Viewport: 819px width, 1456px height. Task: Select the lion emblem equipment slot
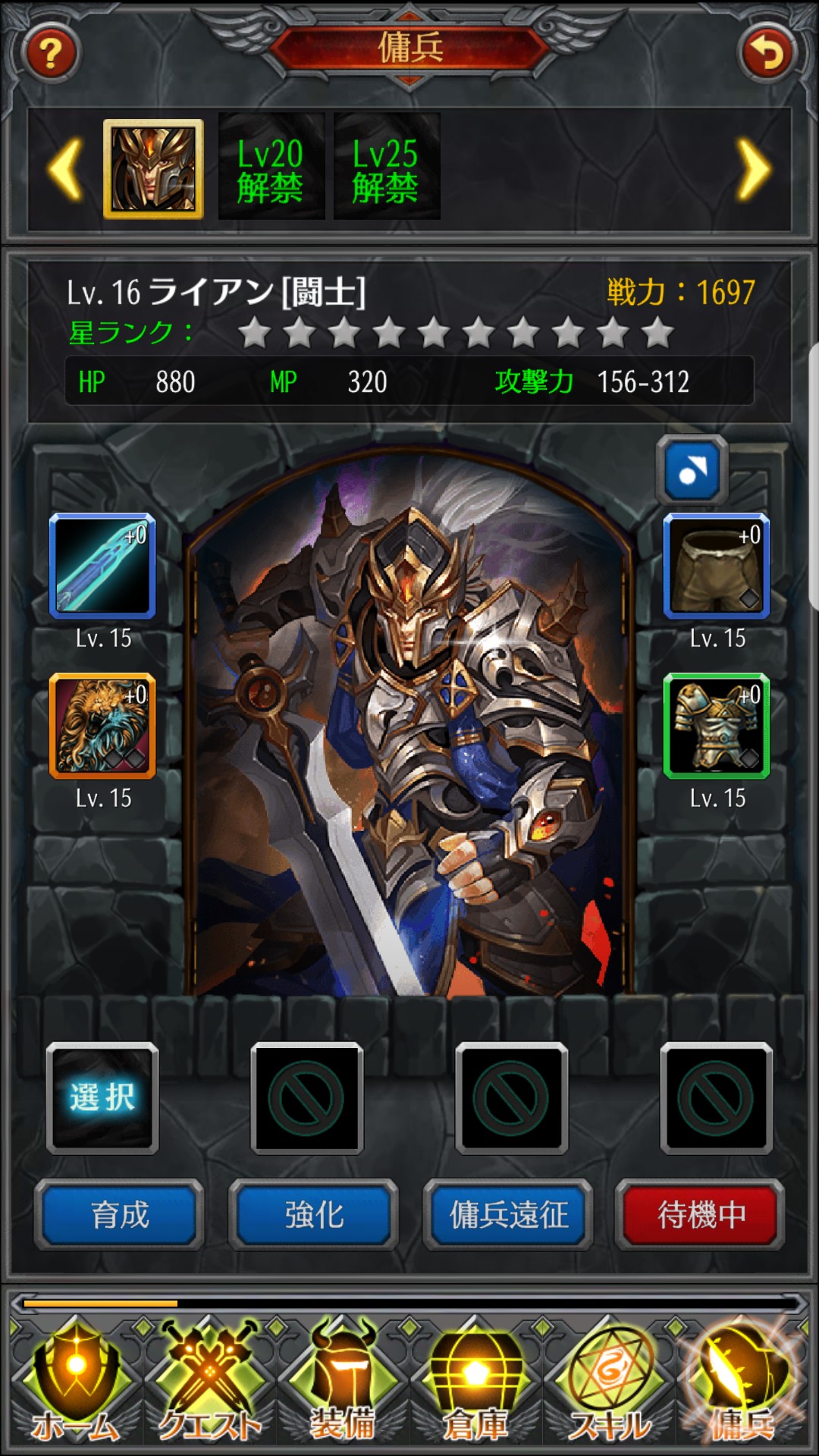[102, 726]
